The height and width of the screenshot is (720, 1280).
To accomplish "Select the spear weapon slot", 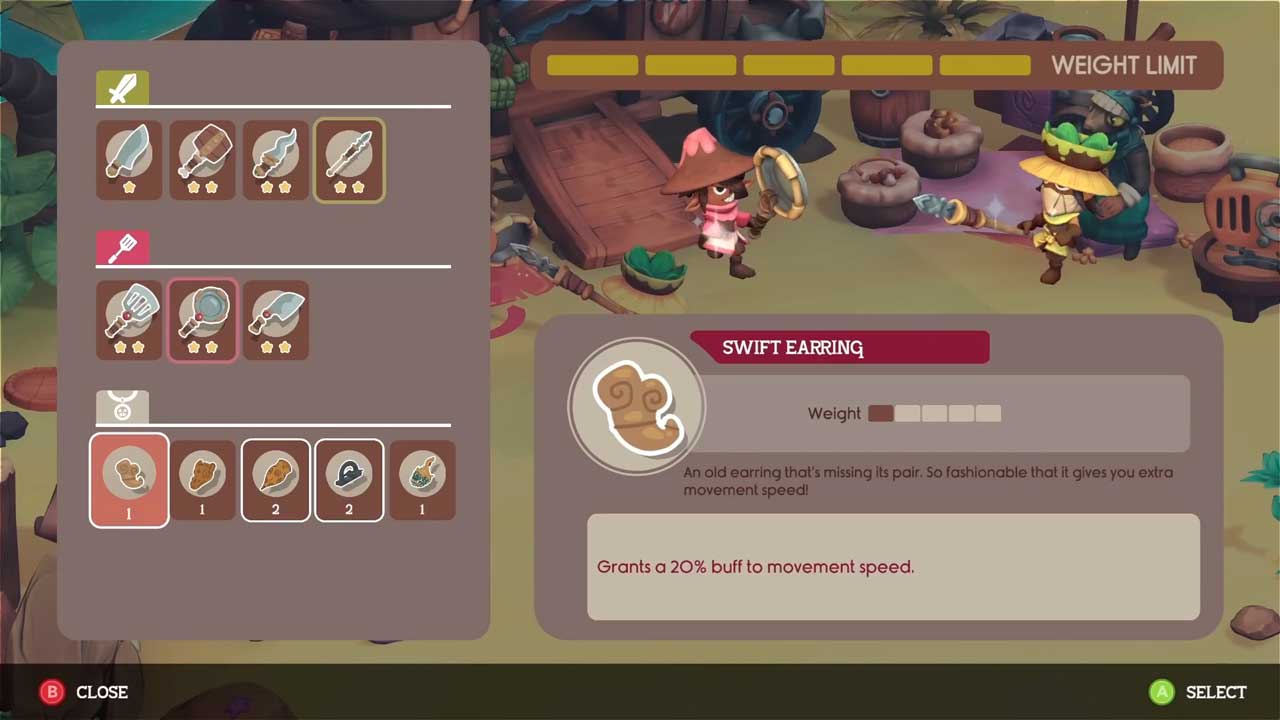I will [349, 160].
